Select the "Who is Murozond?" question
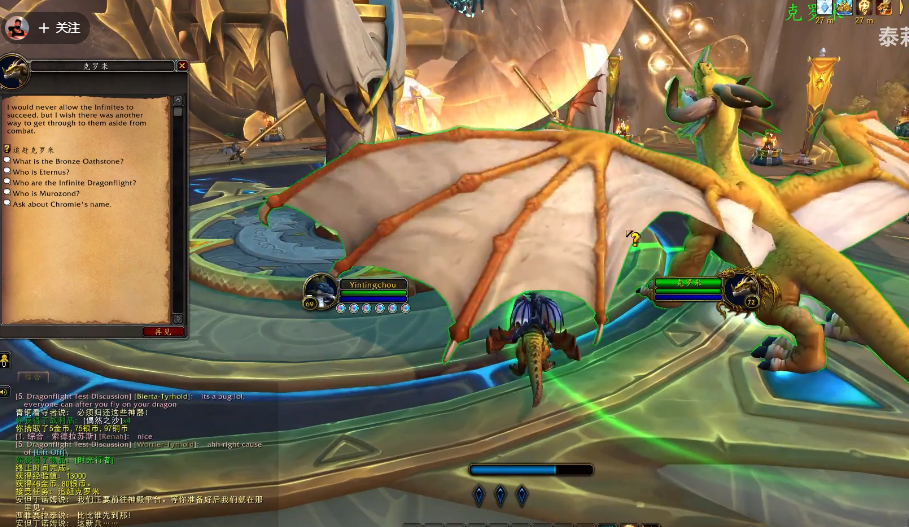 (45, 193)
